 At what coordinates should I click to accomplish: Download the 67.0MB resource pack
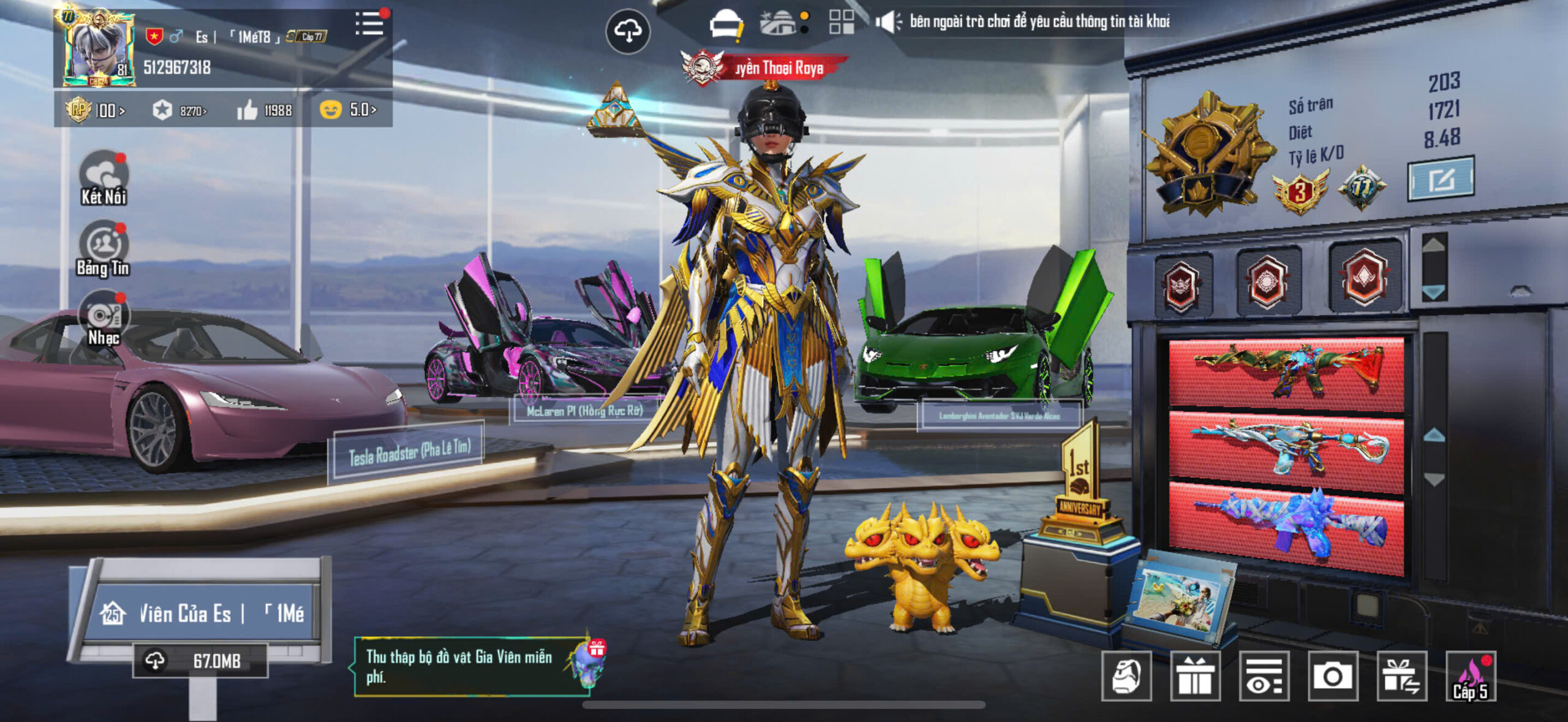pos(200,661)
